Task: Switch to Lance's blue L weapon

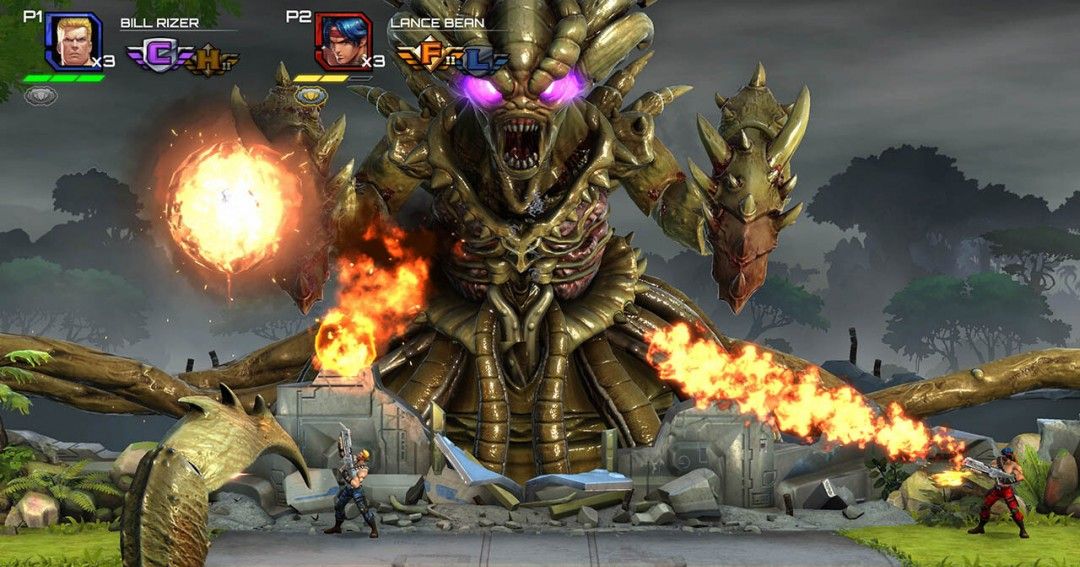Action: click(481, 60)
